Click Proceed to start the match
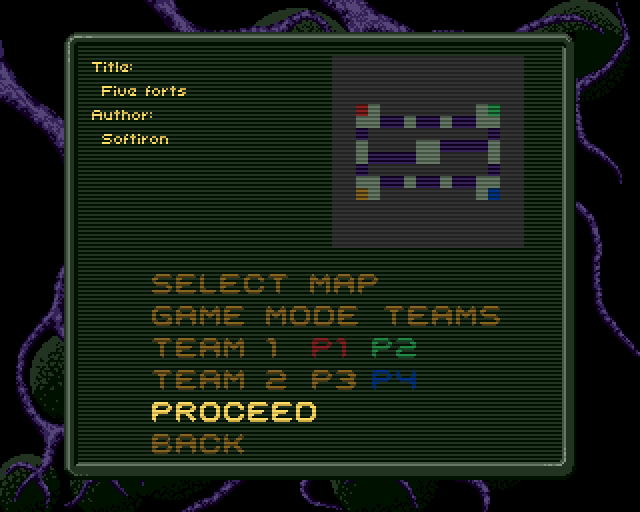Viewport: 640px width, 512px height. 233,412
